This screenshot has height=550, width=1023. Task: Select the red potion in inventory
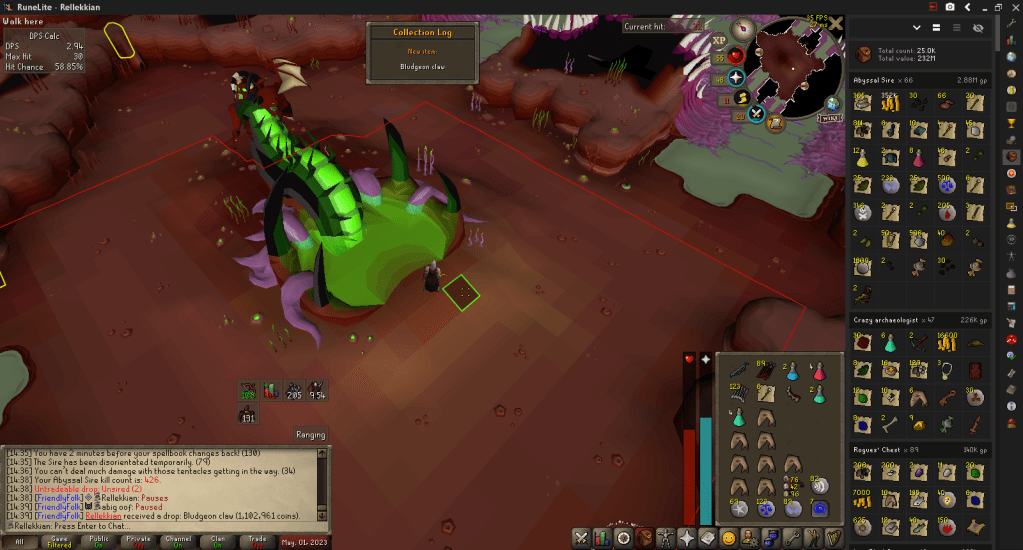click(x=817, y=371)
